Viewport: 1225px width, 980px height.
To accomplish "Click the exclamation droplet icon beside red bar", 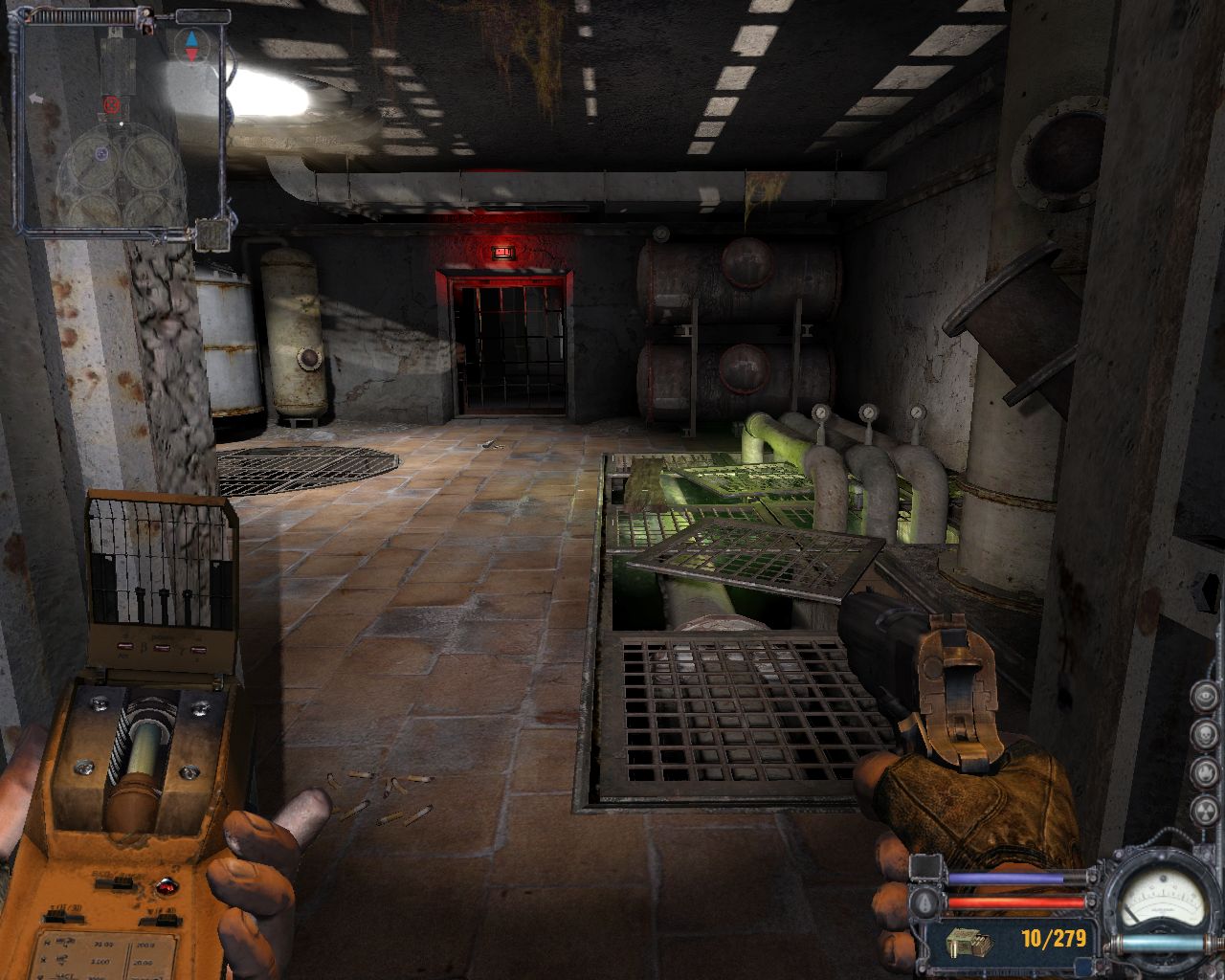I will (x=925, y=902).
